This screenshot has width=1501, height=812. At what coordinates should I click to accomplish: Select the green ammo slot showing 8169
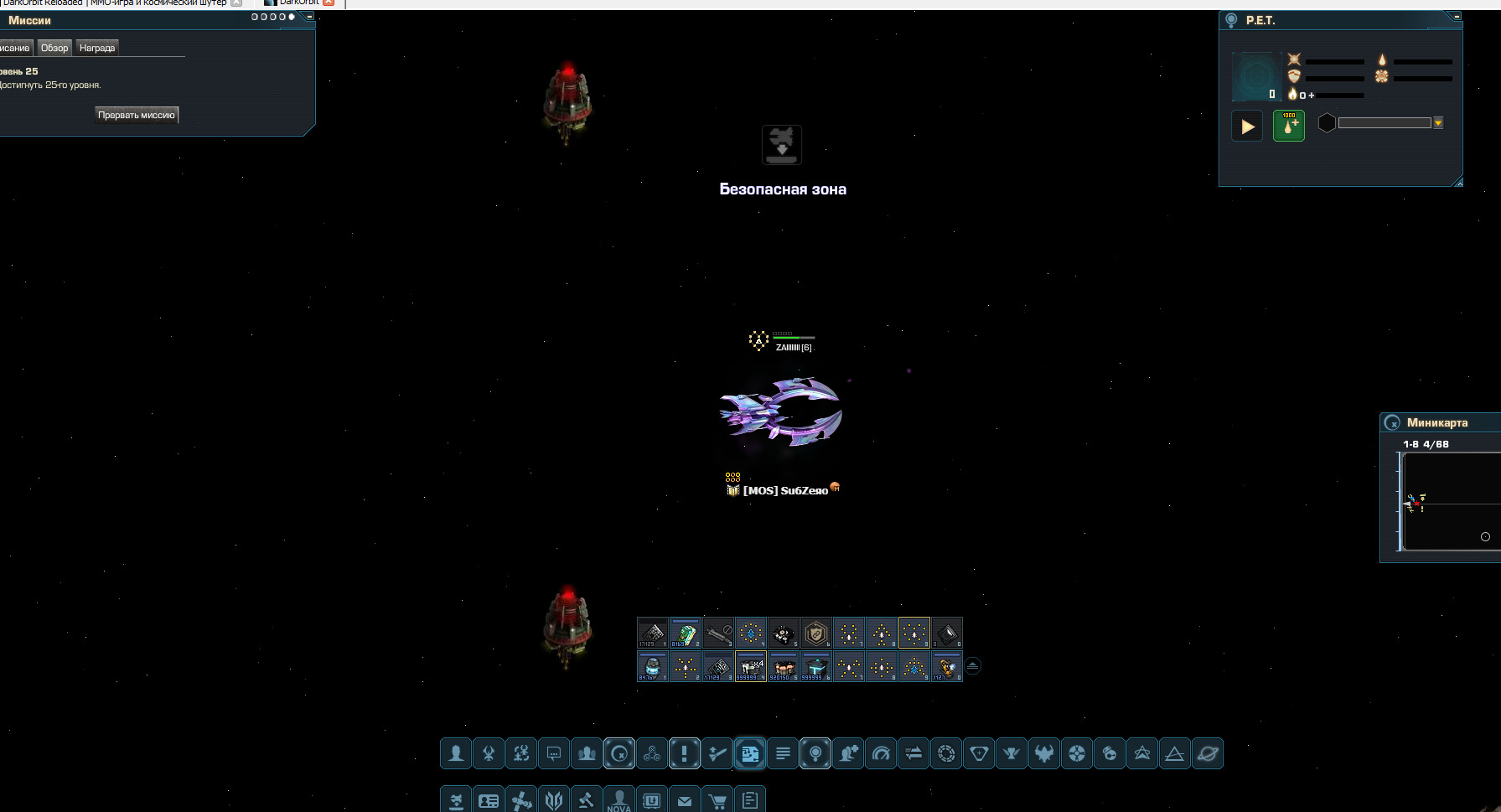pyautogui.click(x=685, y=634)
